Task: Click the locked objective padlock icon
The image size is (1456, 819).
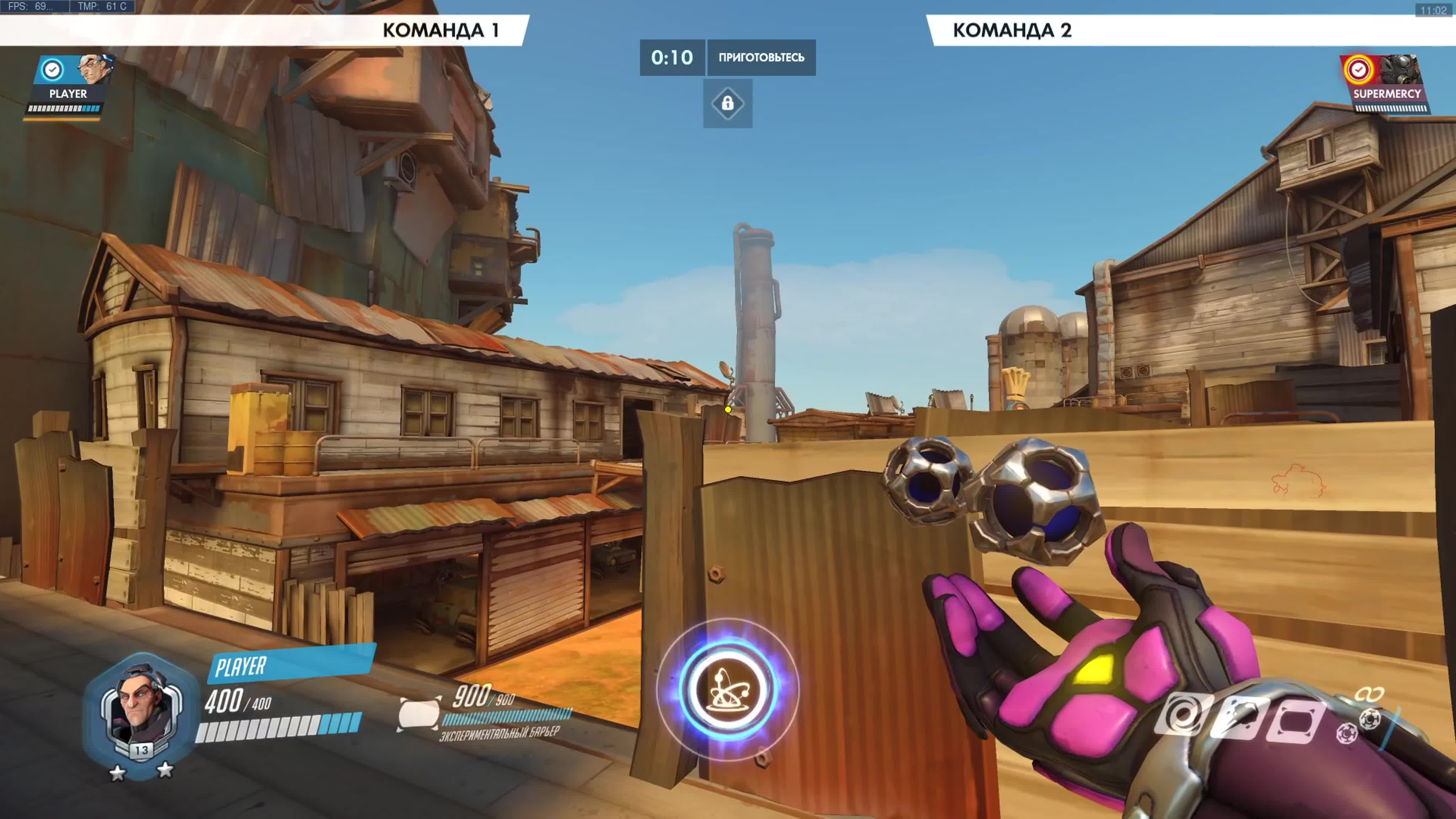Action: [x=727, y=103]
